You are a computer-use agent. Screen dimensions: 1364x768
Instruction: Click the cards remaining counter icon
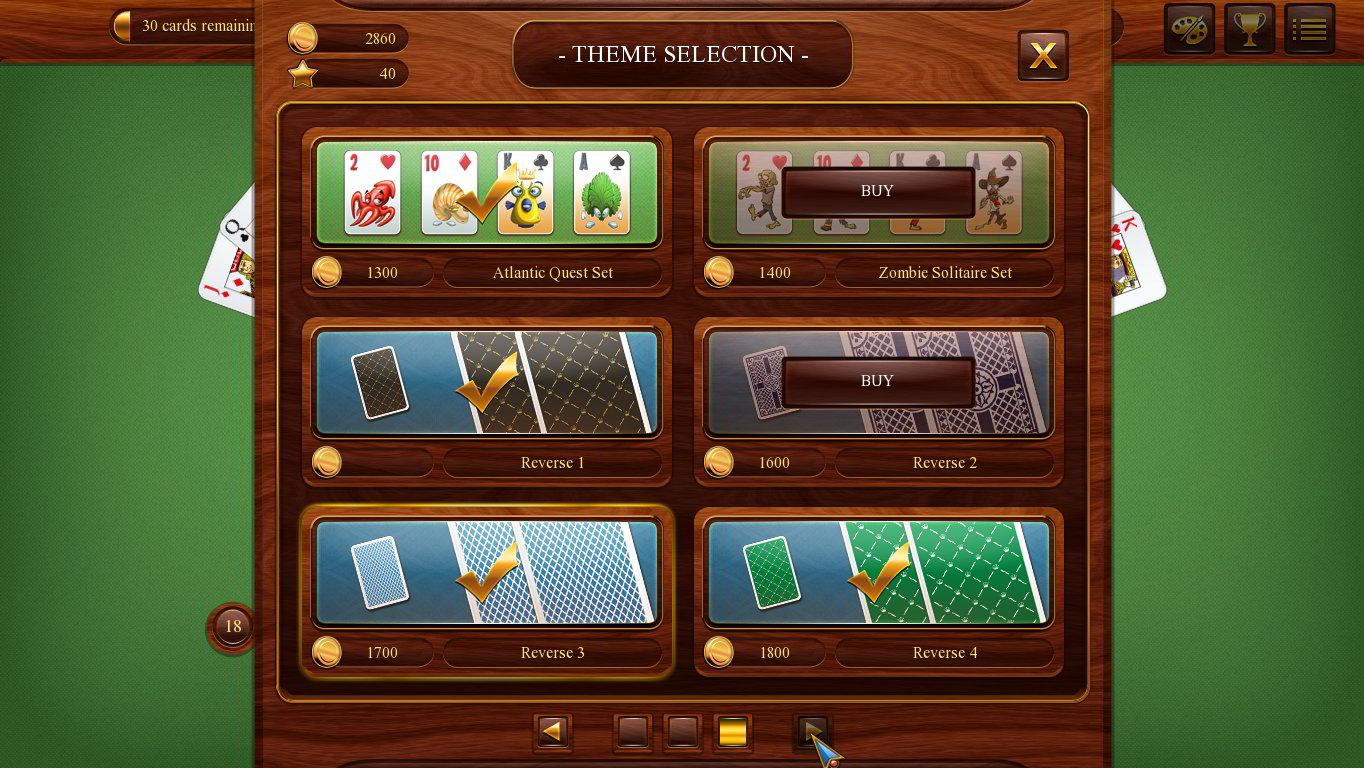pyautogui.click(x=122, y=26)
